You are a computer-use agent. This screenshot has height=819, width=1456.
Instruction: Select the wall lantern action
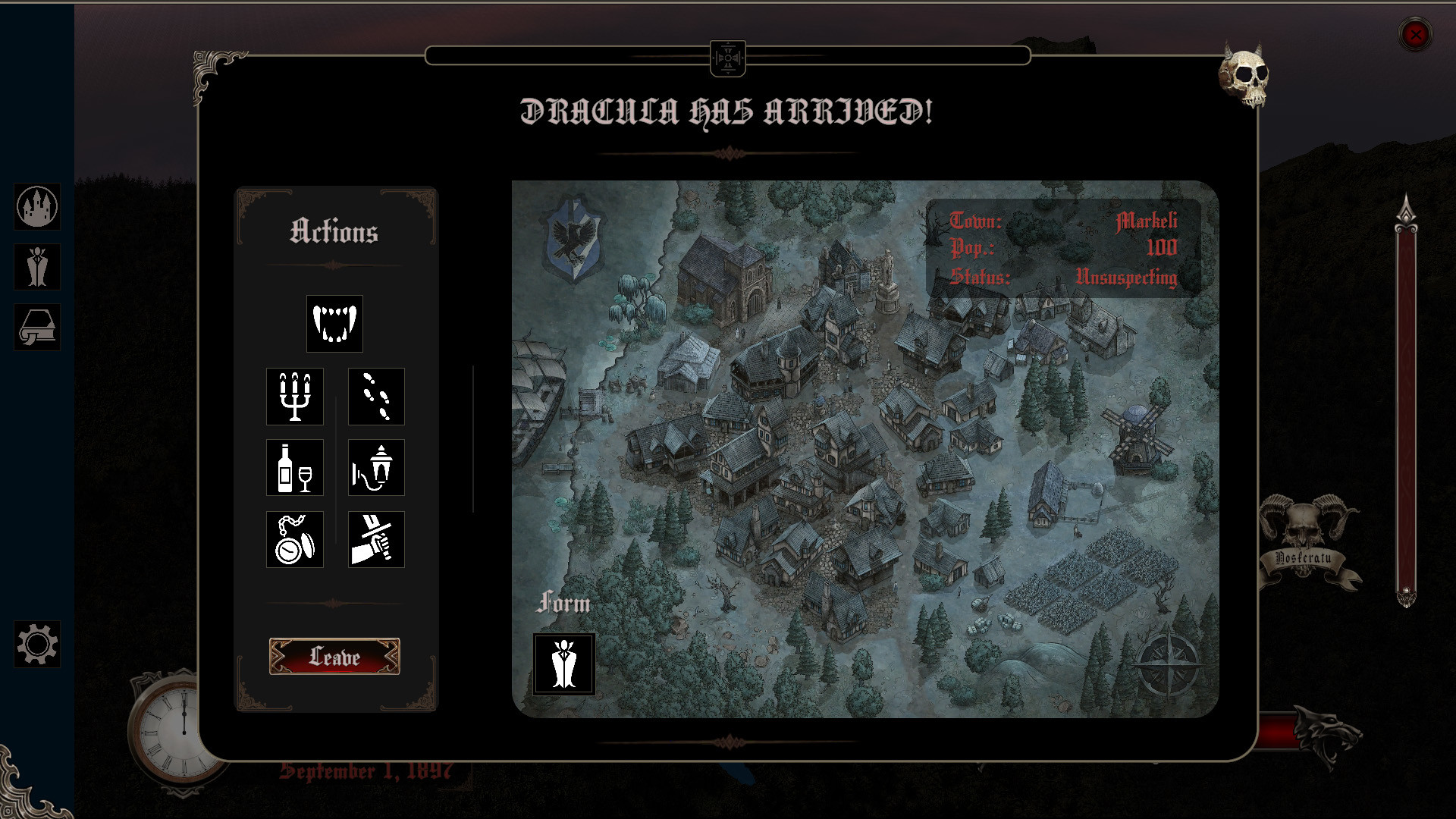(375, 468)
